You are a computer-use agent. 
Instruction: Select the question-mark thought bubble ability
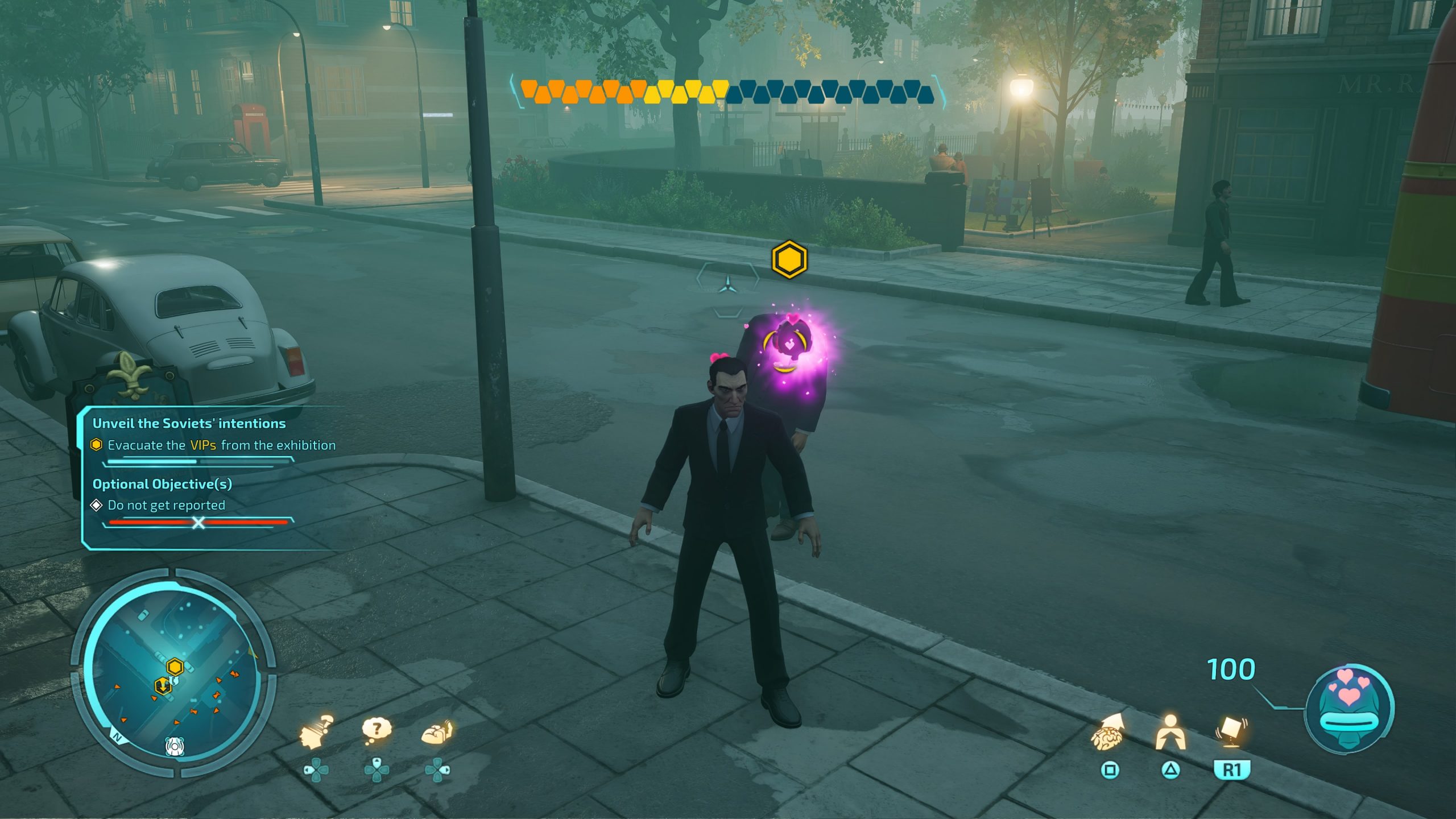coord(377,731)
